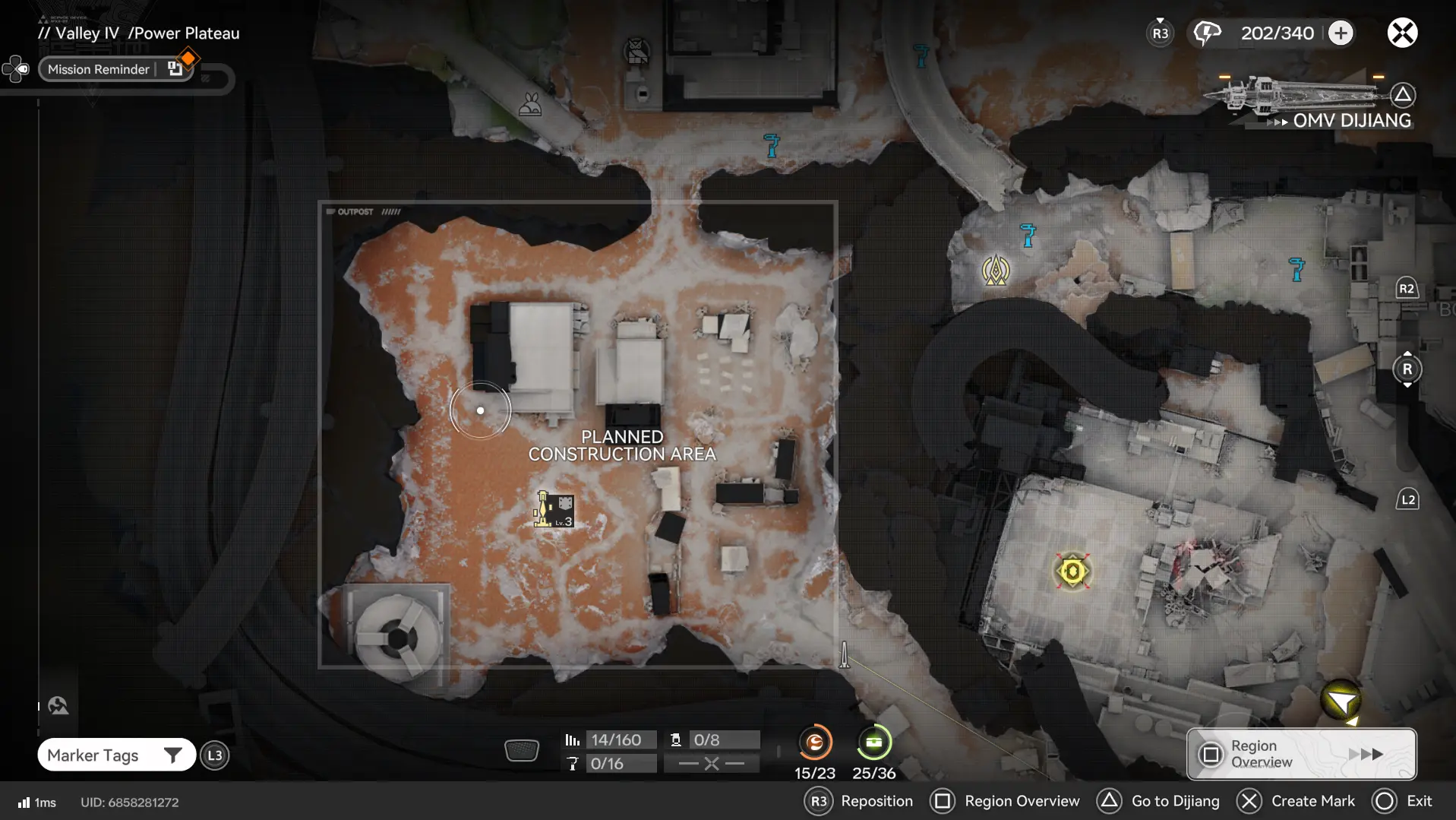Click the Planned Construction Area label
The image size is (1456, 820).
point(621,445)
